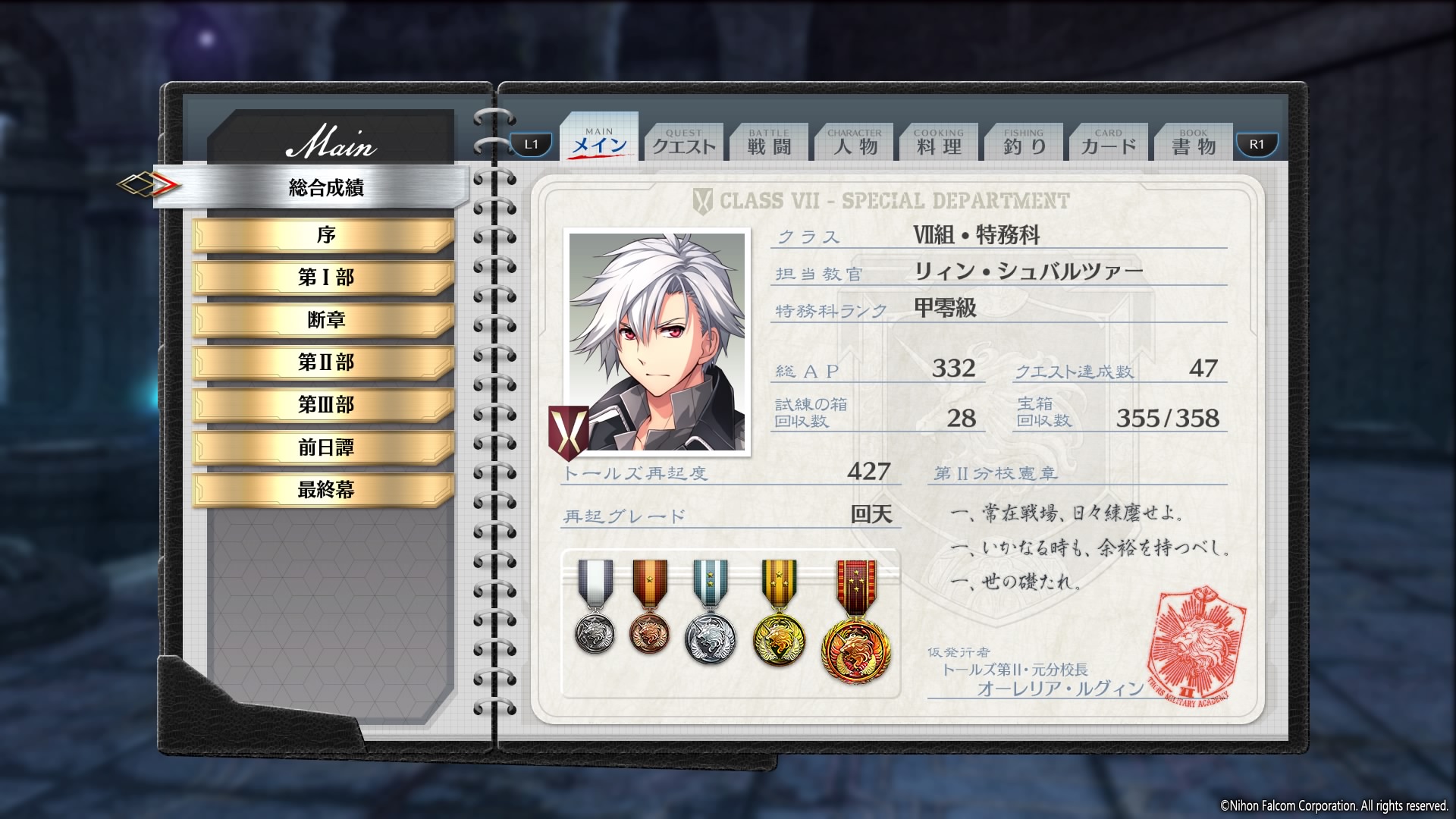Select the カード (Card) tab
Screen dimensions: 1456x819
coord(1109,143)
